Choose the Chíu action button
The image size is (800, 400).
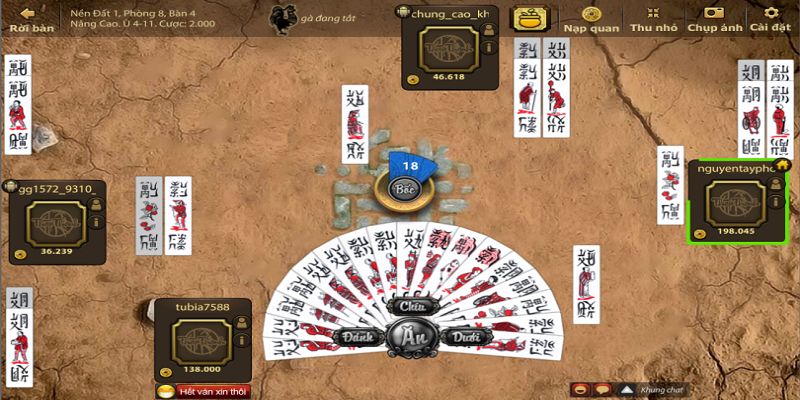(x=406, y=306)
